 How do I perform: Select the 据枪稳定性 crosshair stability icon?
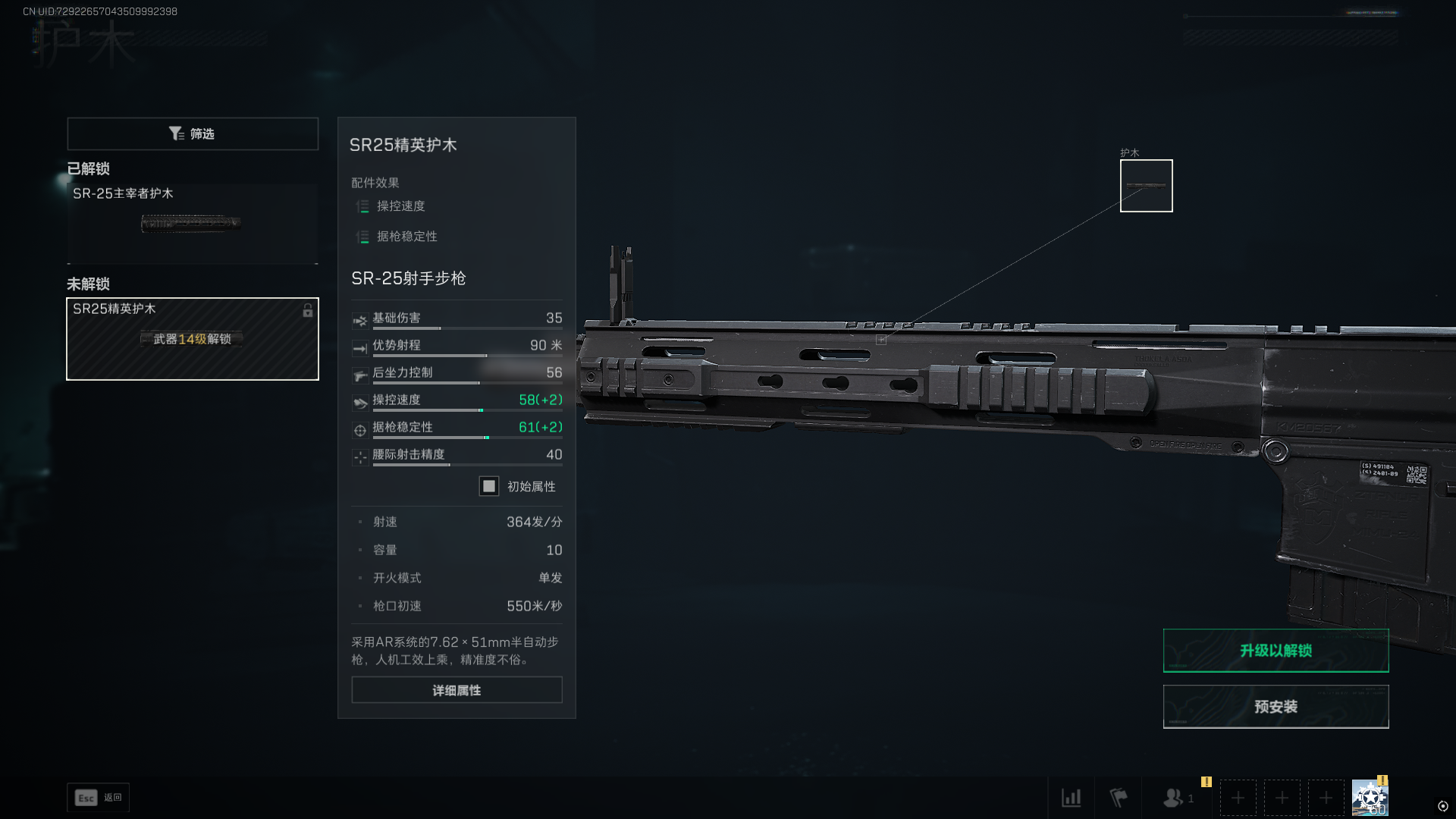click(360, 428)
